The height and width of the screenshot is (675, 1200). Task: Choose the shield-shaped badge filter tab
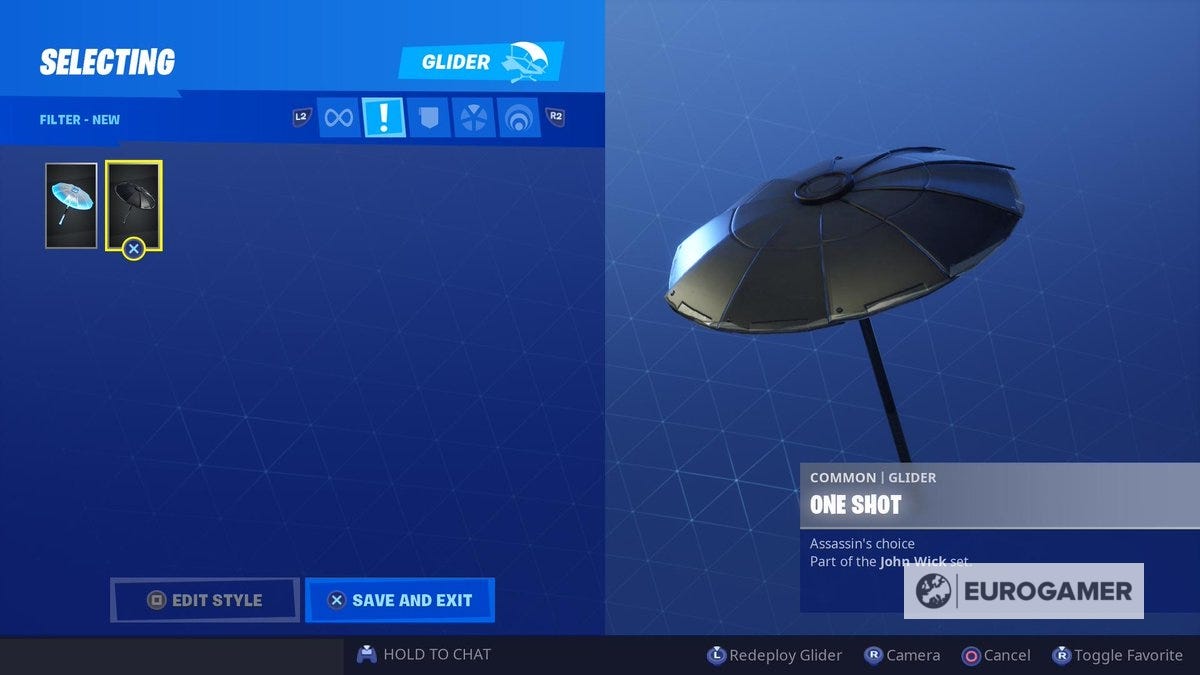click(x=428, y=118)
